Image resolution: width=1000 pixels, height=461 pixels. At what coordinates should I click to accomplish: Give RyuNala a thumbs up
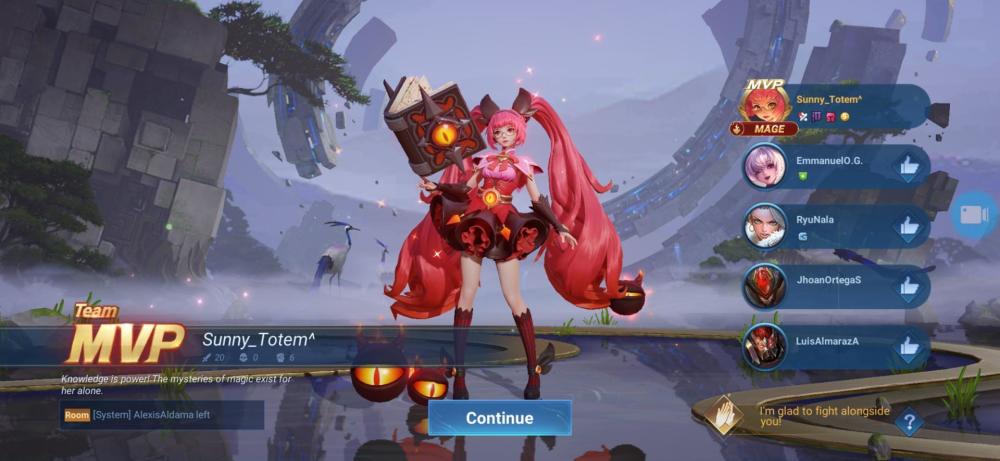pos(908,228)
